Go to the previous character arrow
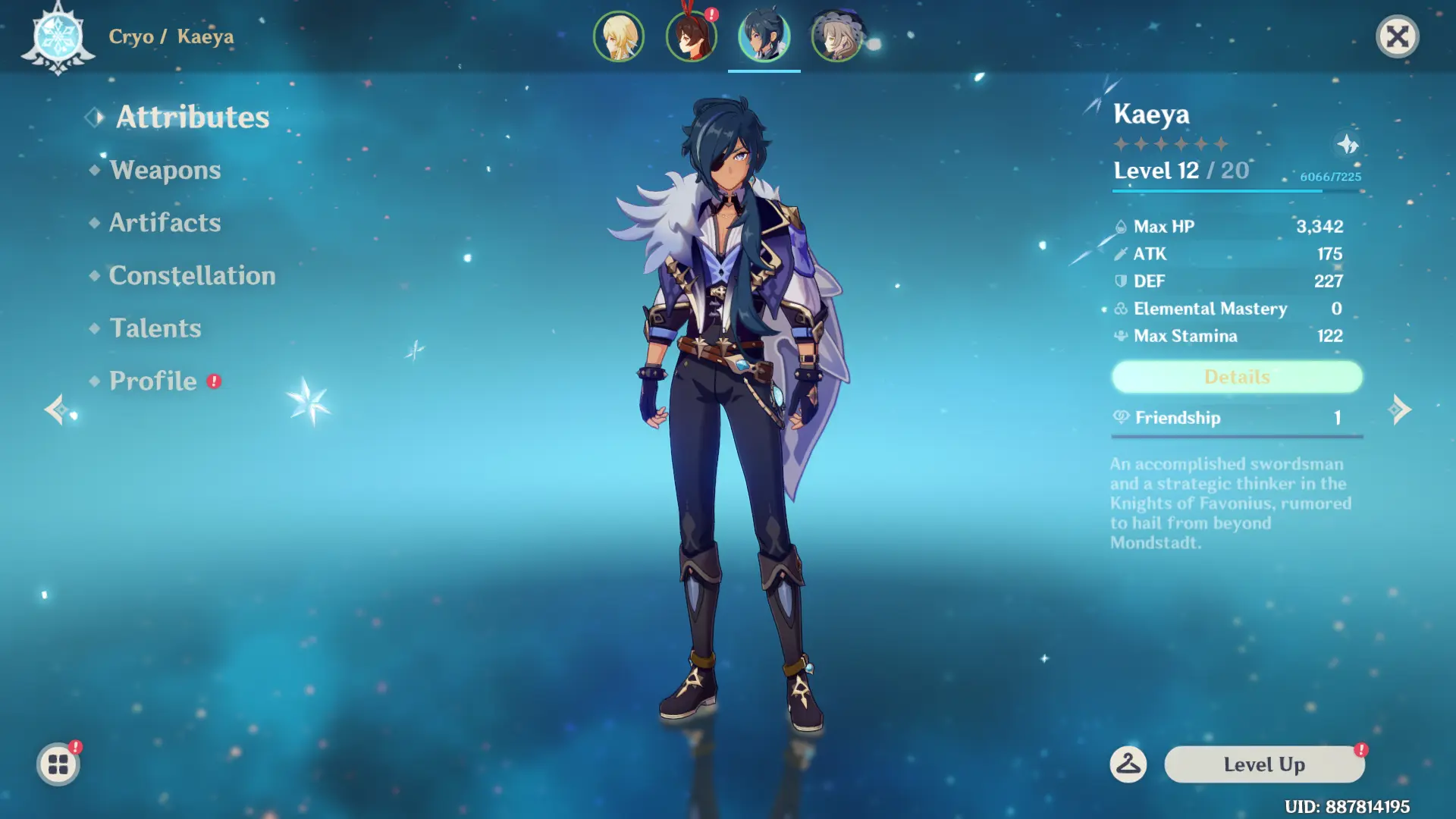 pyautogui.click(x=55, y=409)
